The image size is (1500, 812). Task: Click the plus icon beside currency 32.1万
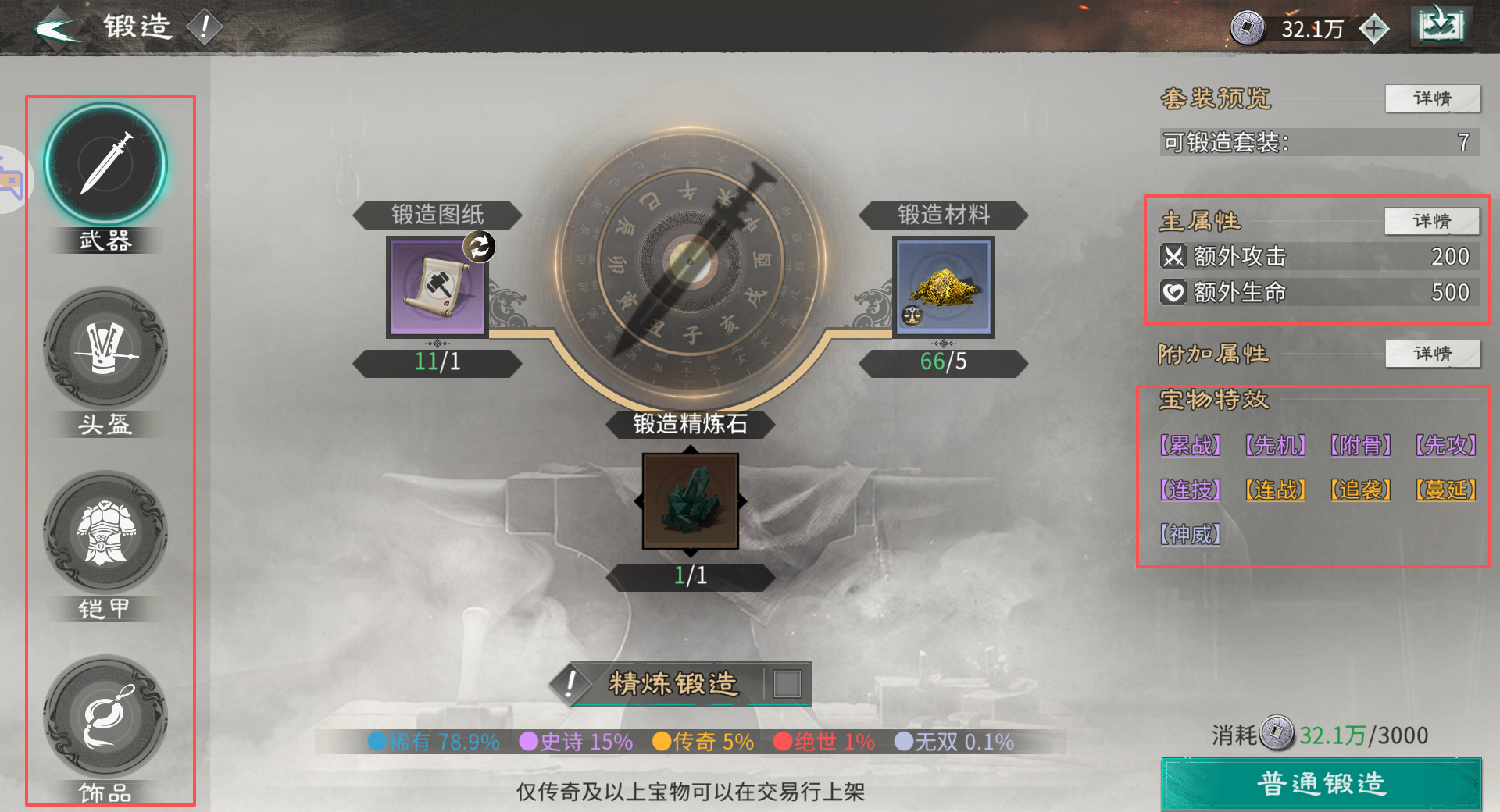pos(1373,27)
